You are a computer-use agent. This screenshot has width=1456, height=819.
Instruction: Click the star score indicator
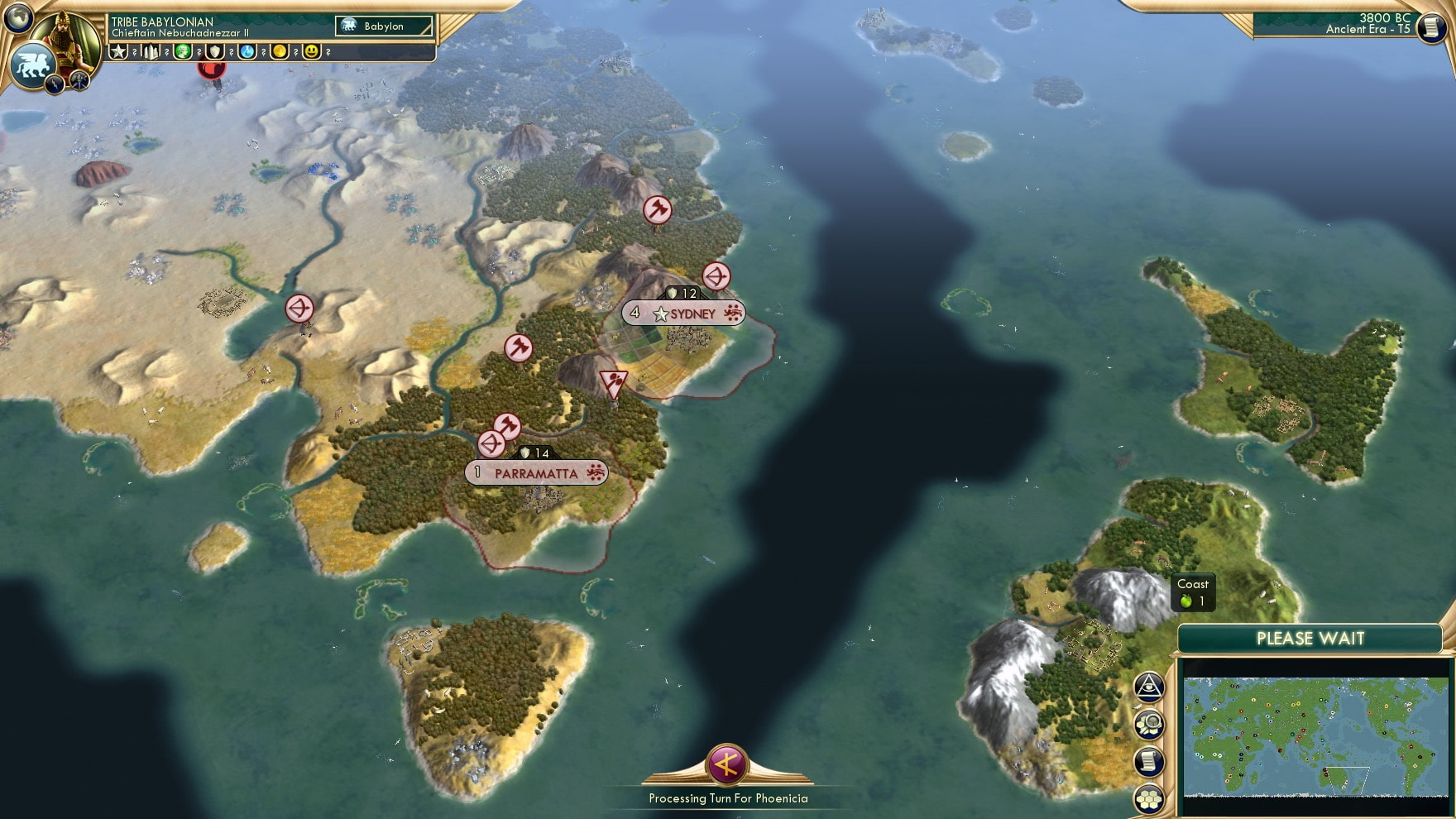pos(117,52)
